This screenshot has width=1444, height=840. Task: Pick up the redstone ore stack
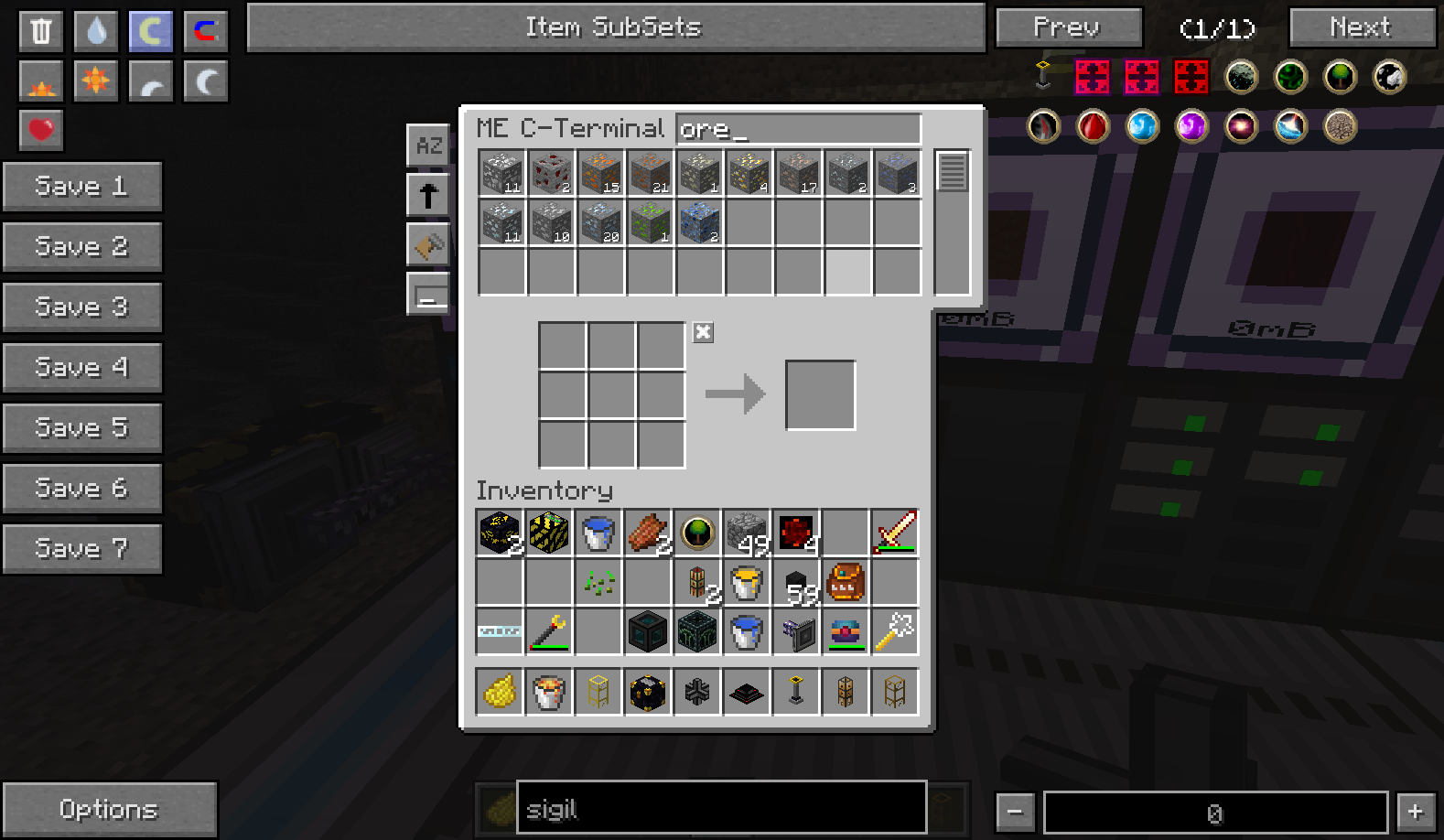pos(551,173)
